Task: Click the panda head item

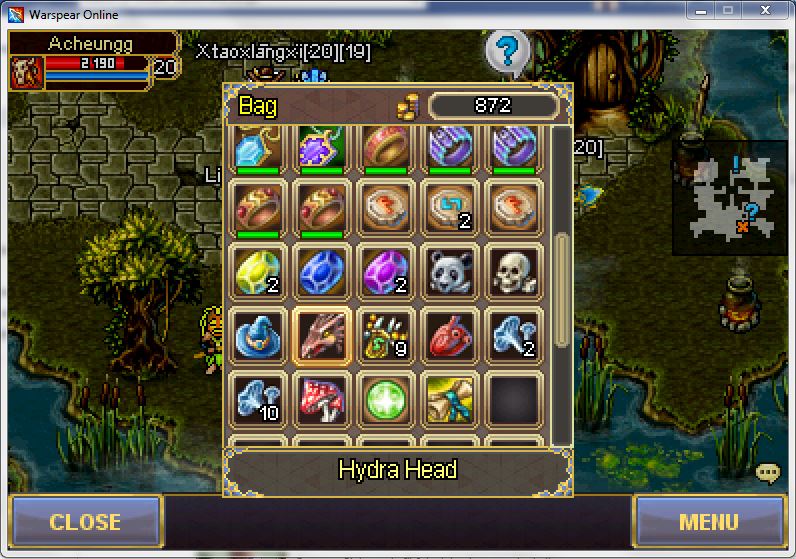Action: coord(449,272)
